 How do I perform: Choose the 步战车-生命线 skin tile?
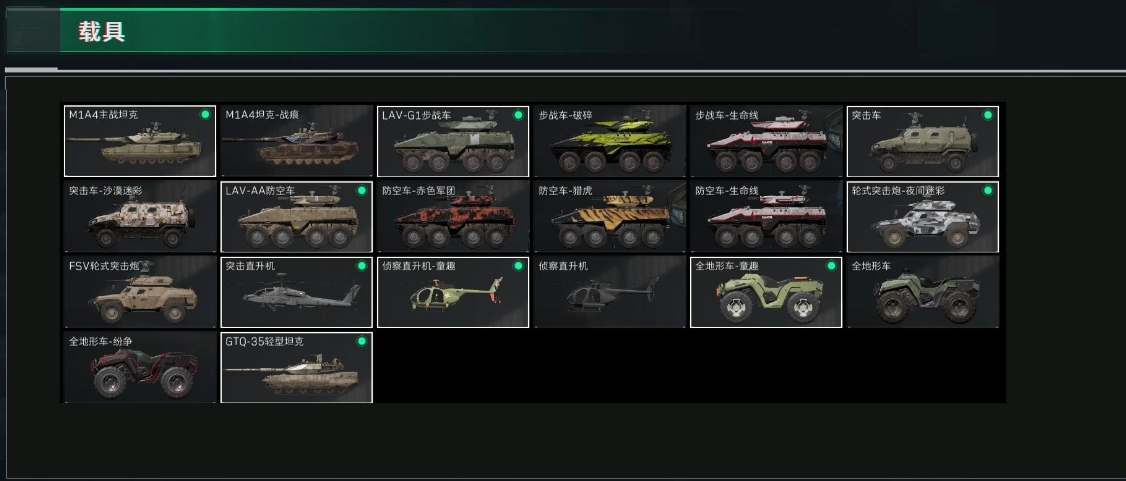(766, 141)
